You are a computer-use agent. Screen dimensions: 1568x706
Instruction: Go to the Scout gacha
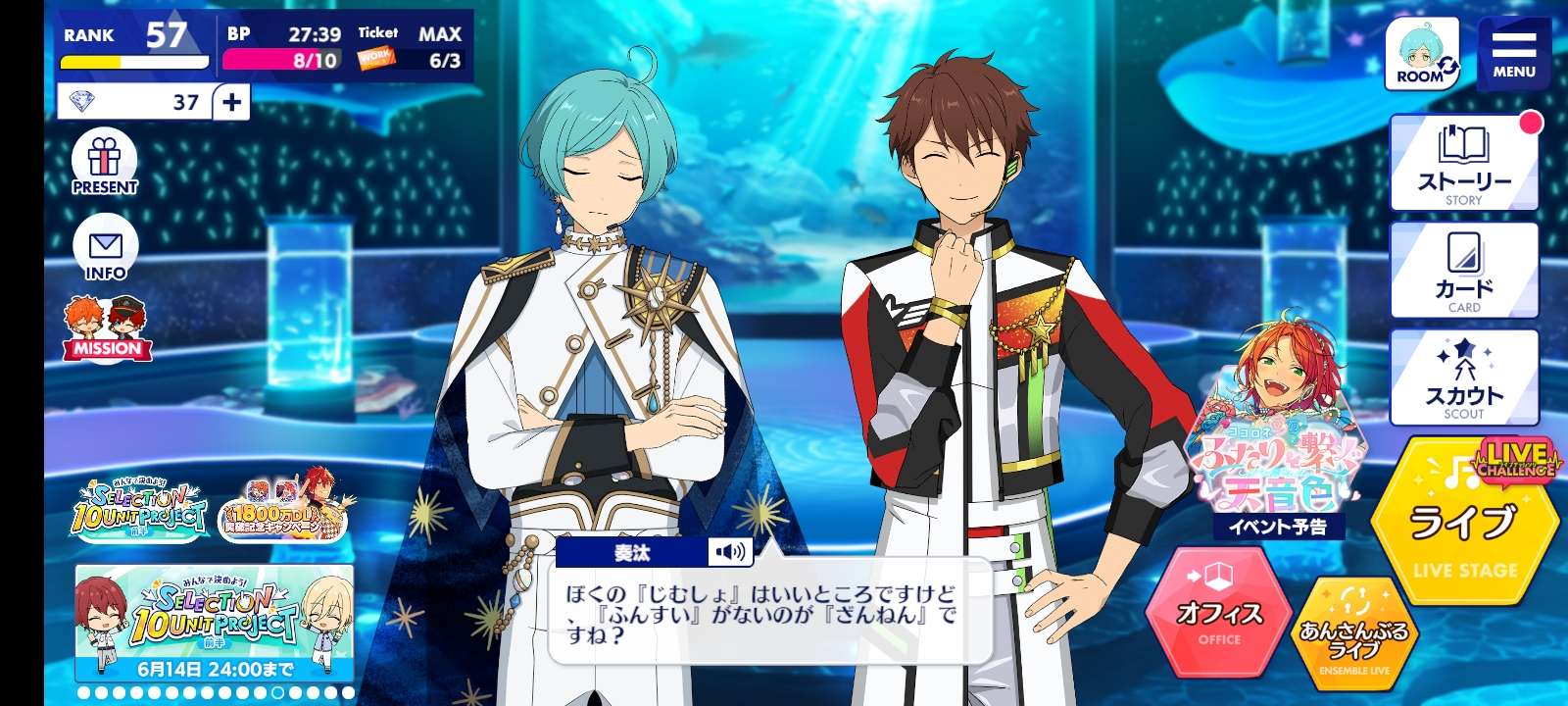point(1464,378)
